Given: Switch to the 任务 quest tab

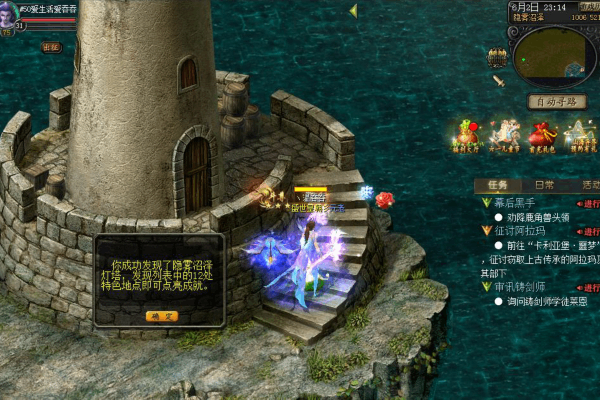Looking at the screenshot, I should pyautogui.click(x=497, y=185).
